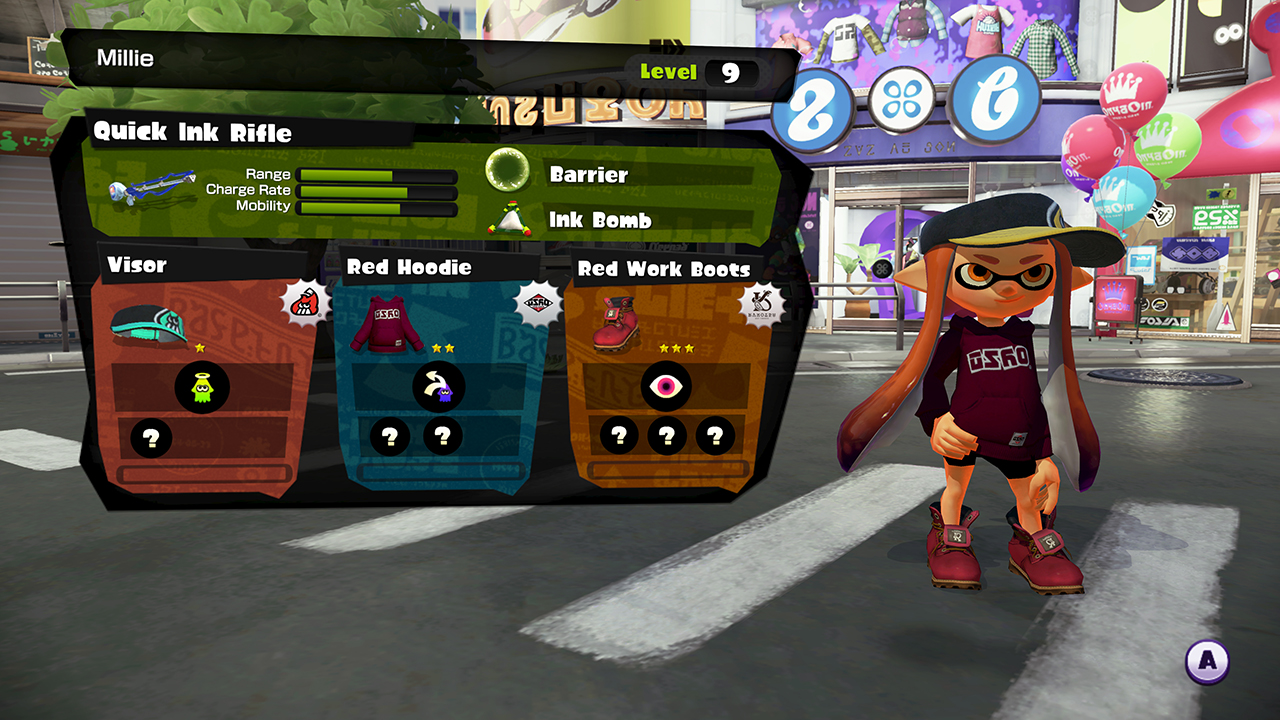Reveal the last hidden ability on Red Work Boots
Screen dimensions: 1280x720
tap(712, 436)
